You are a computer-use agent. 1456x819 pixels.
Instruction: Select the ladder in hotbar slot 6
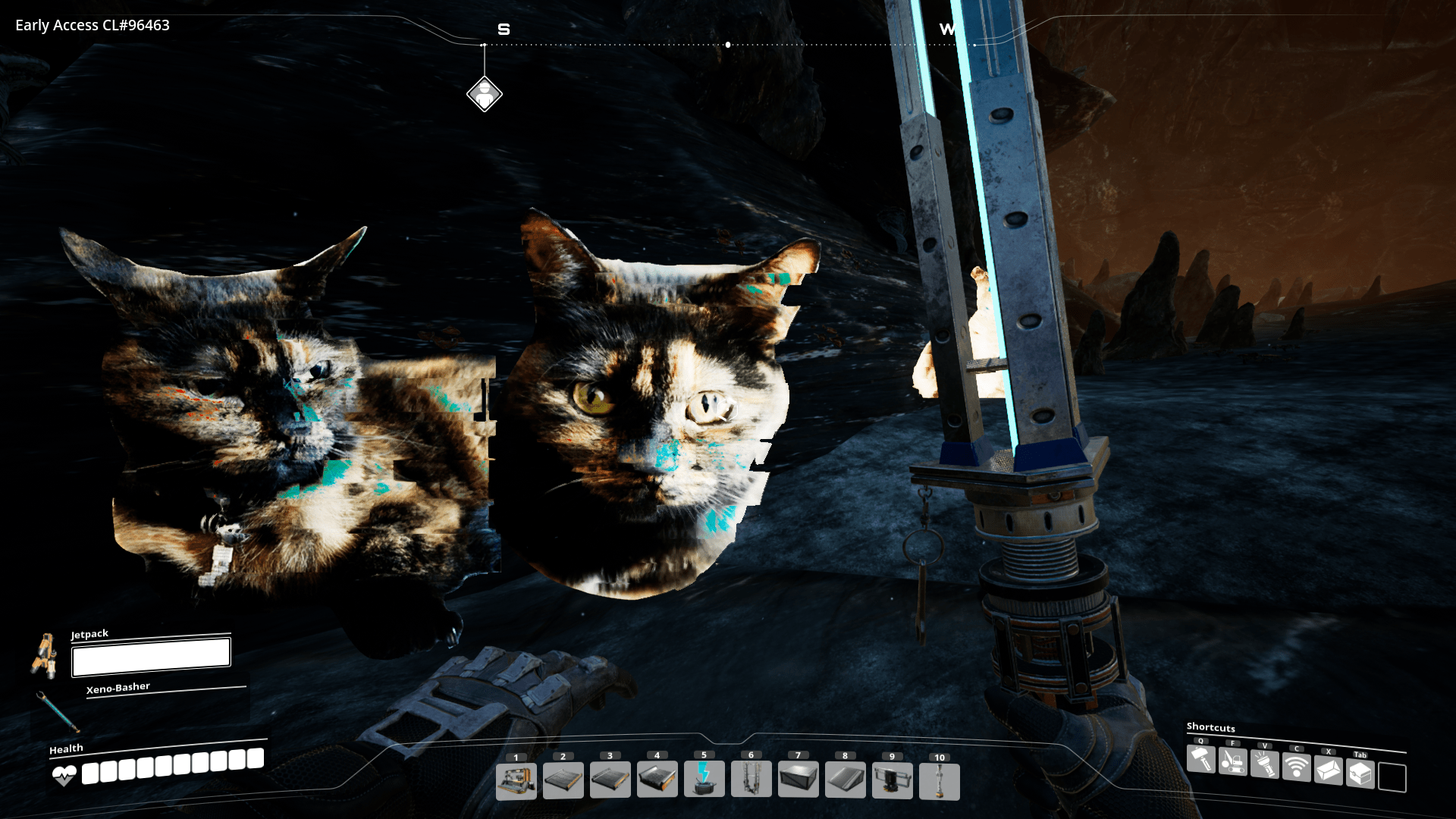(x=752, y=781)
